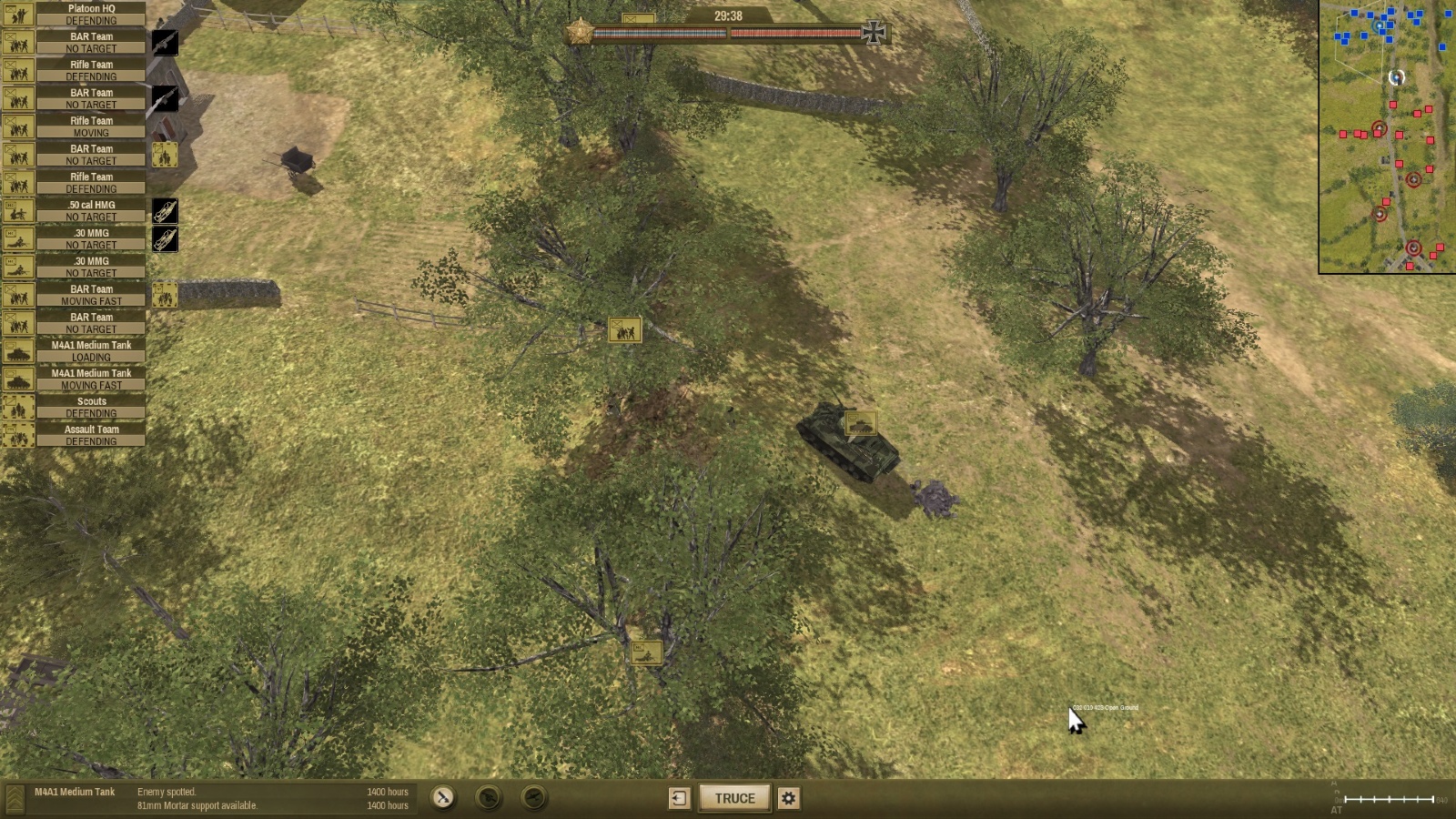Select the infantry squad marker under the trees
The height and width of the screenshot is (819, 1456).
tap(624, 329)
